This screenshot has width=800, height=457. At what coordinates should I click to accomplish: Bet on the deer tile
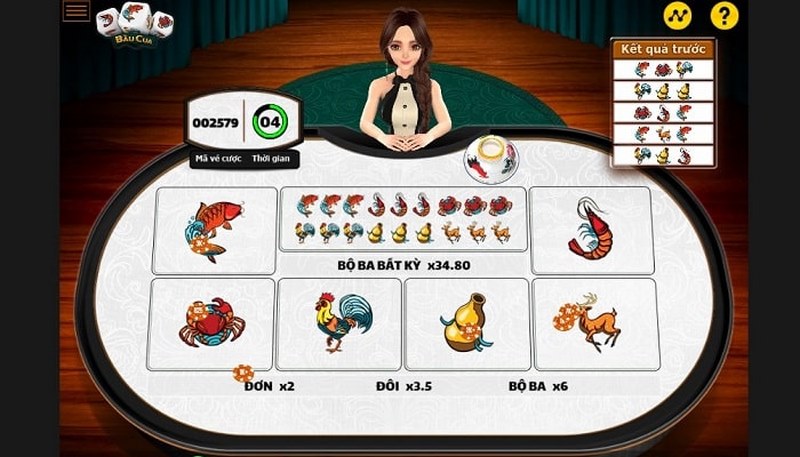tap(595, 323)
